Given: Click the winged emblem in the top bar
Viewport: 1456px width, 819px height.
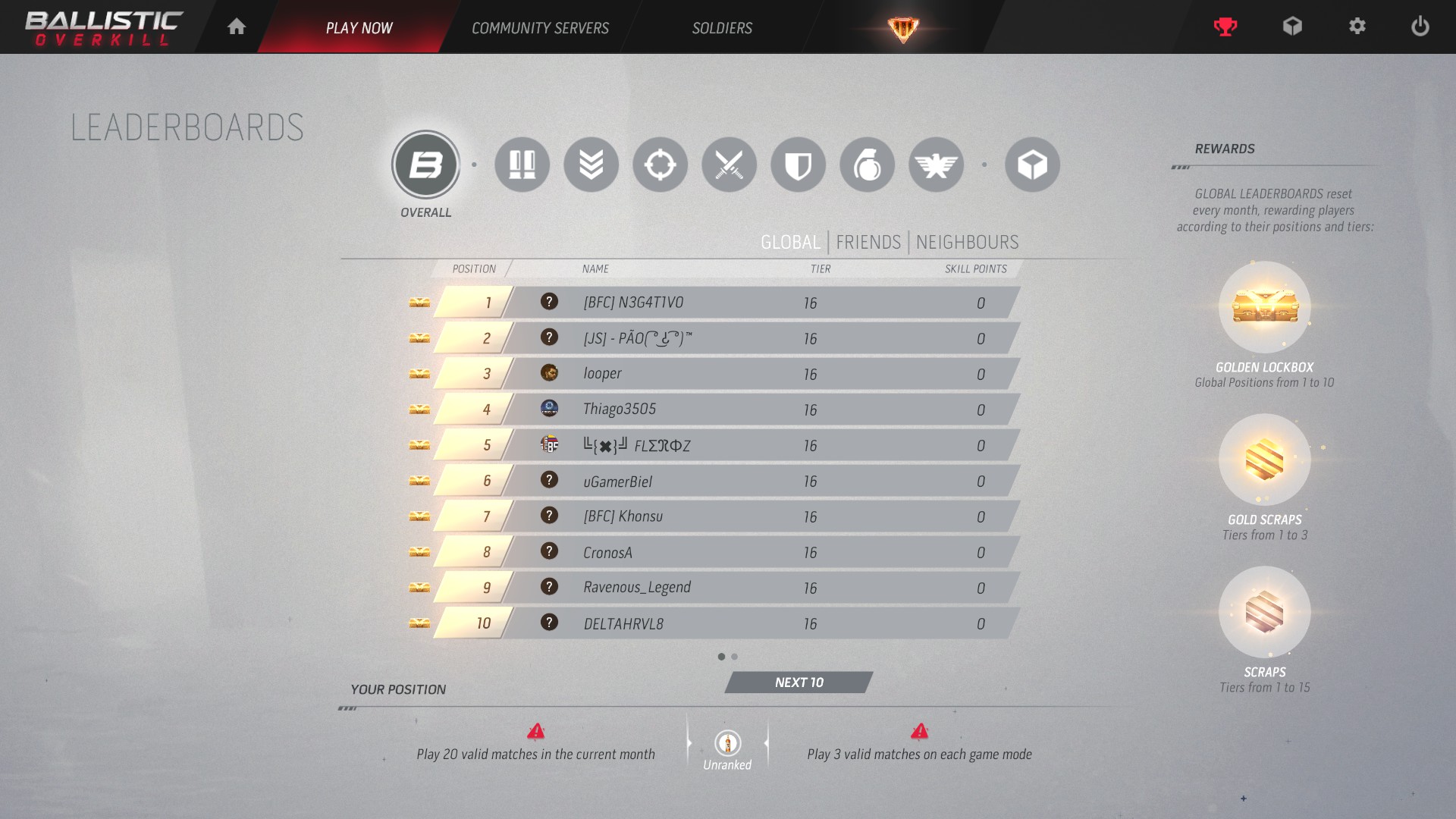Looking at the screenshot, I should (x=902, y=29).
